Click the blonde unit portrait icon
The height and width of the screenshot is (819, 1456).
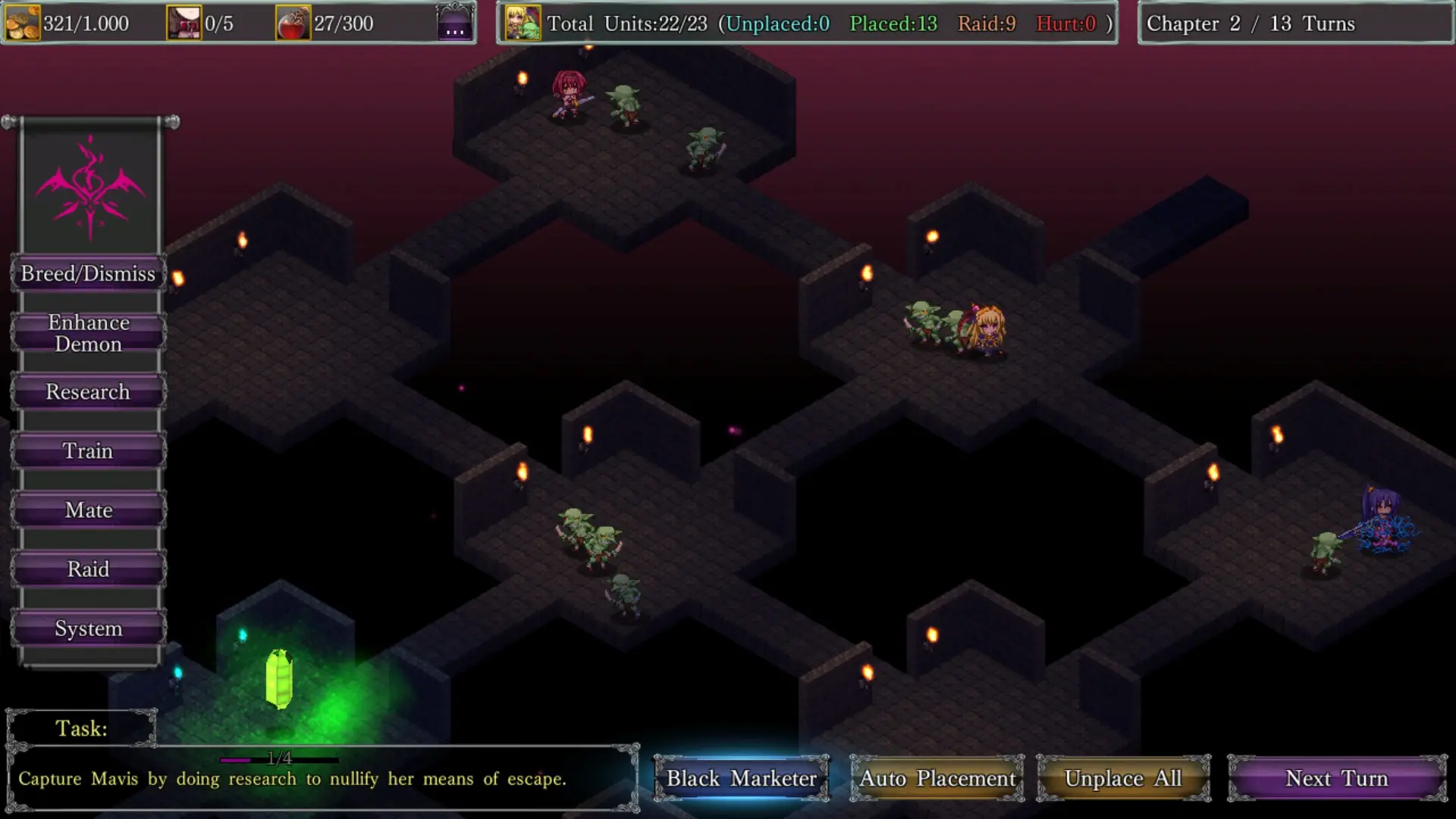pos(522,24)
